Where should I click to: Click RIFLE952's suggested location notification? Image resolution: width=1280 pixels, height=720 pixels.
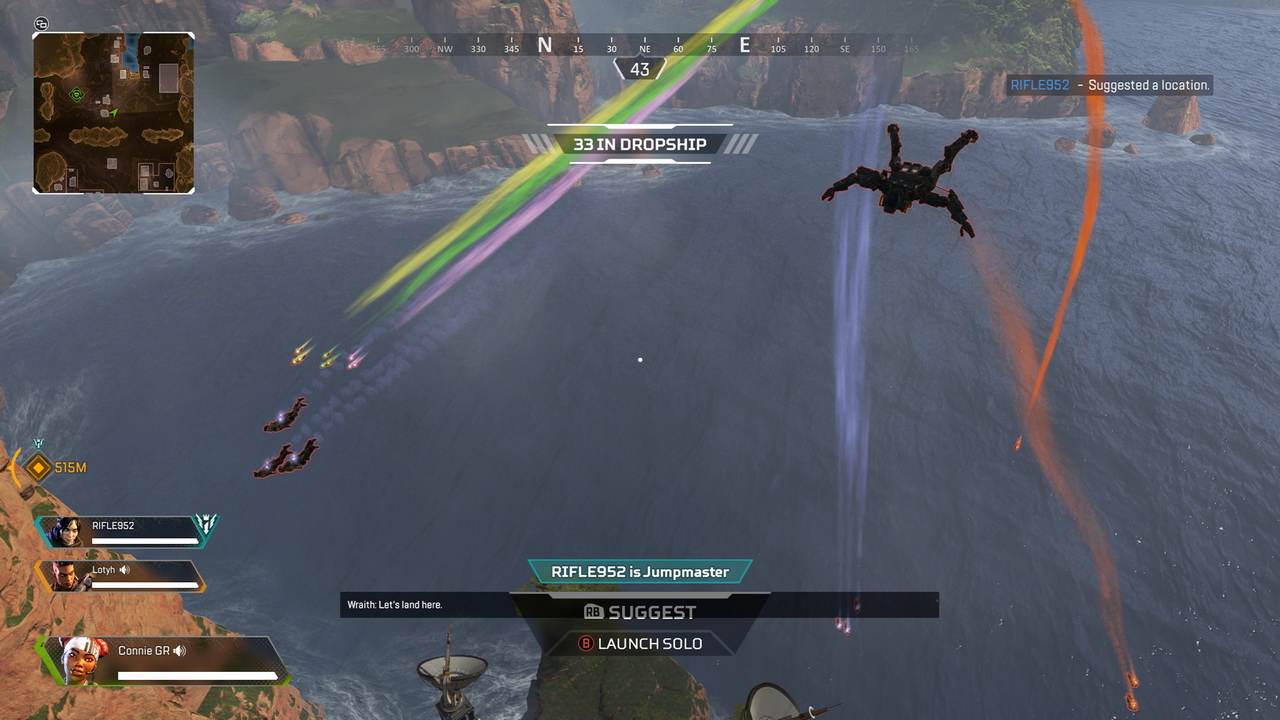(1110, 85)
